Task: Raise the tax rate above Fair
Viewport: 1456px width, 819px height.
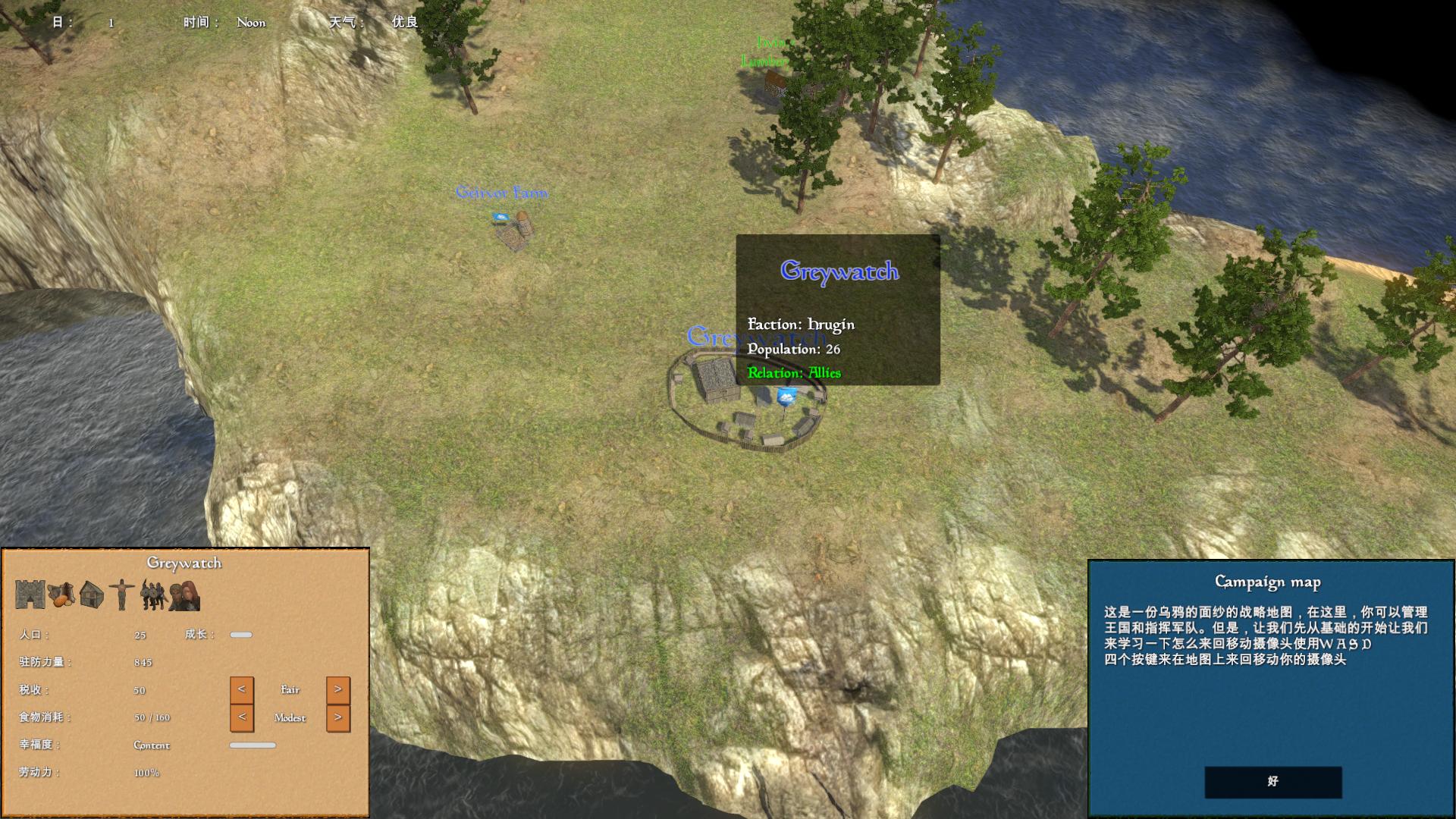Action: point(338,689)
